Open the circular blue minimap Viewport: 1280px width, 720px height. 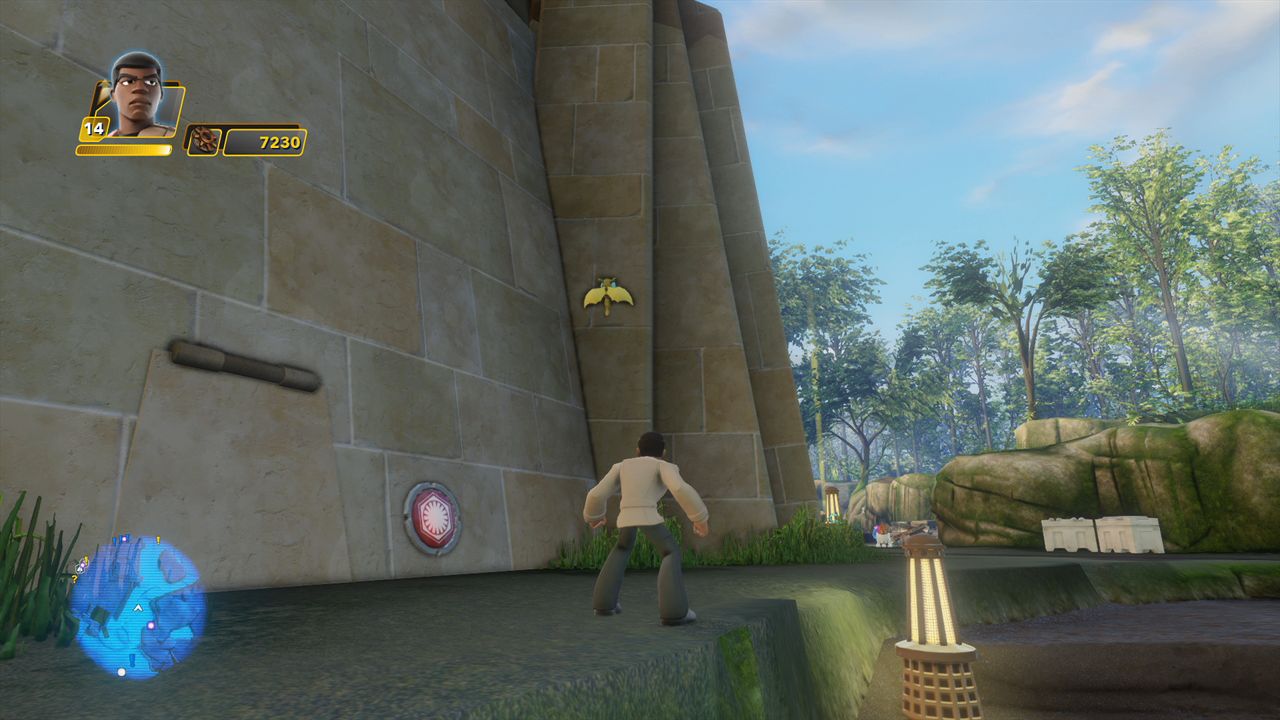[138, 605]
